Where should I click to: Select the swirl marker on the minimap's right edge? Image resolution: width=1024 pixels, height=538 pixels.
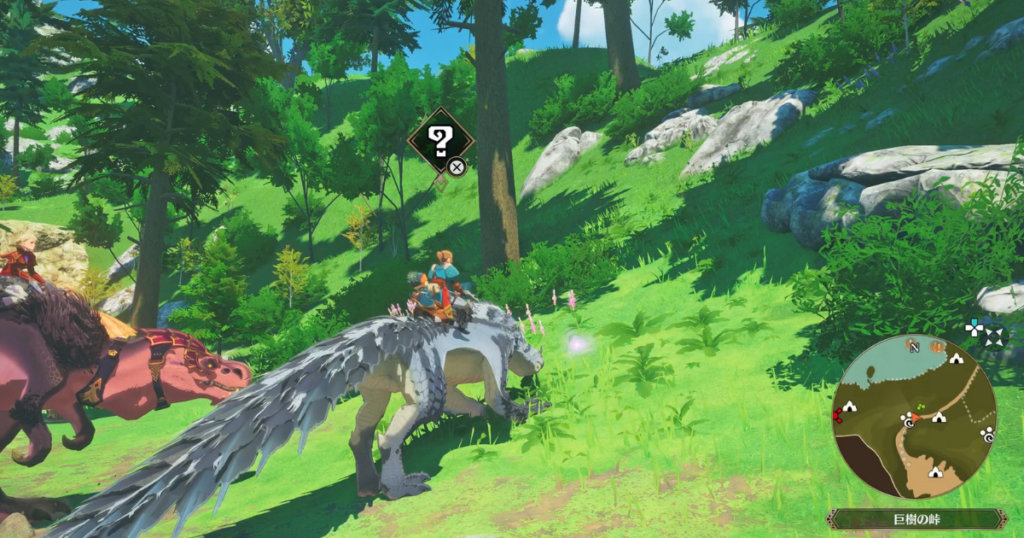click(x=987, y=435)
